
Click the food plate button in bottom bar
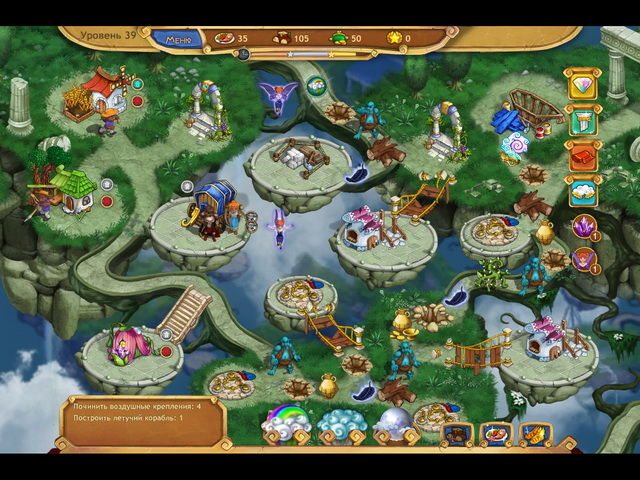pyautogui.click(x=497, y=434)
